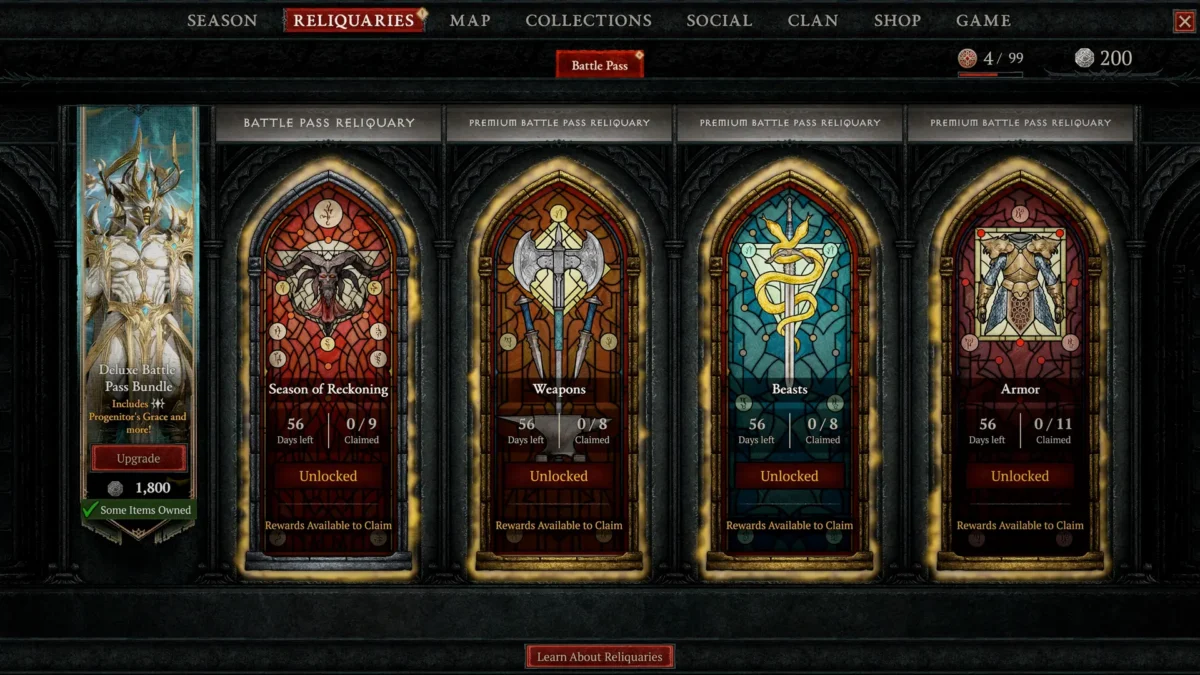
Task: Go to the Collections tab
Action: tap(588, 20)
